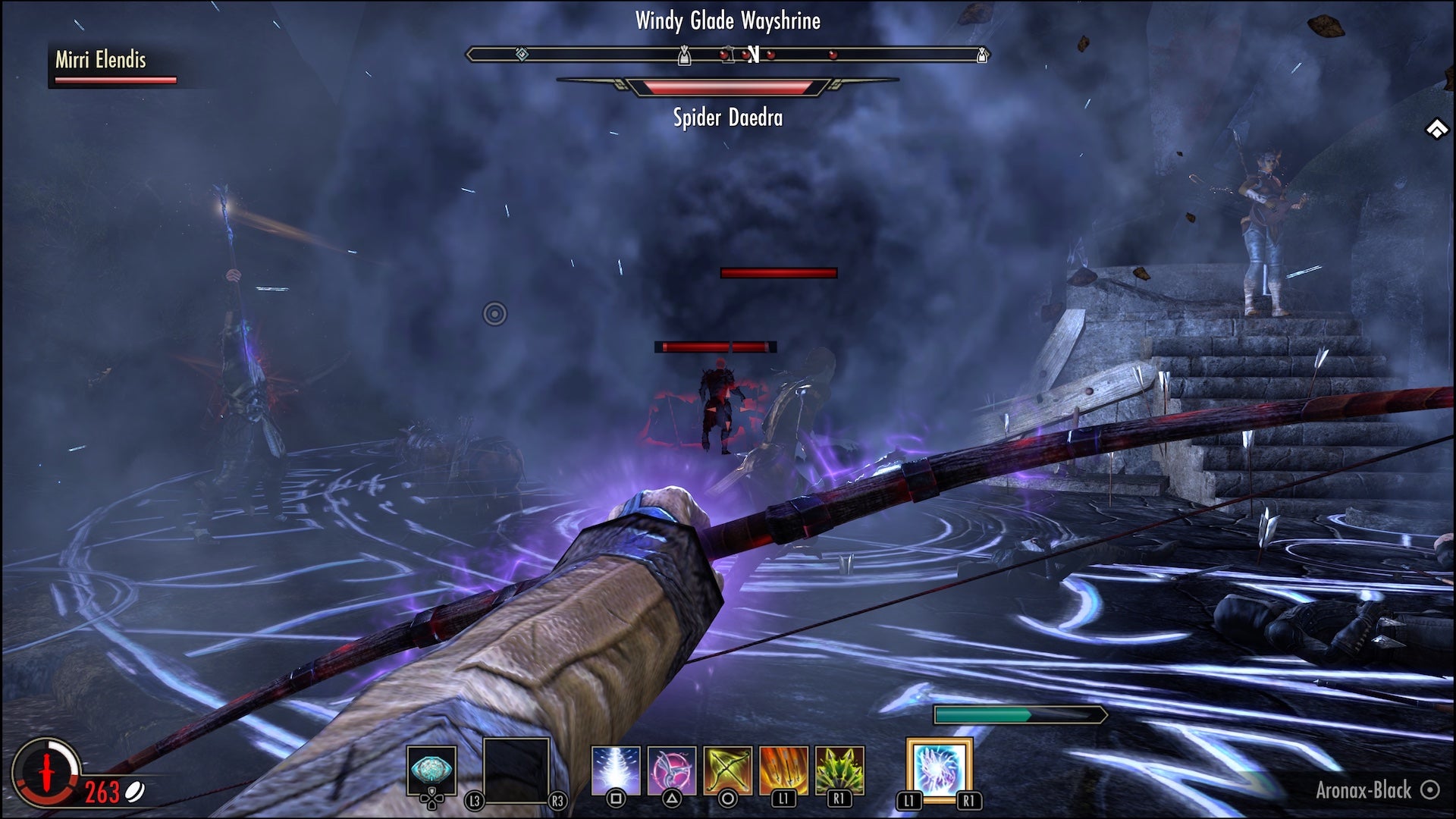
Task: Click the Spider Daedra nameplate
Action: [x=726, y=118]
